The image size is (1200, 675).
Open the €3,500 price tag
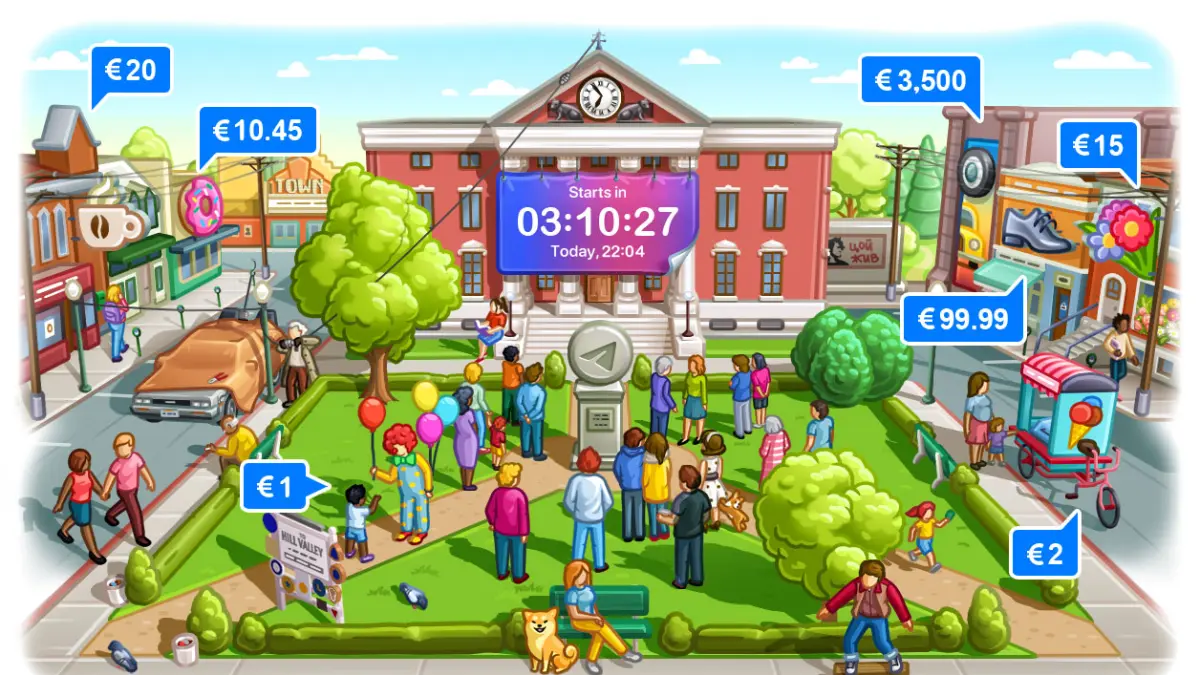(x=920, y=80)
